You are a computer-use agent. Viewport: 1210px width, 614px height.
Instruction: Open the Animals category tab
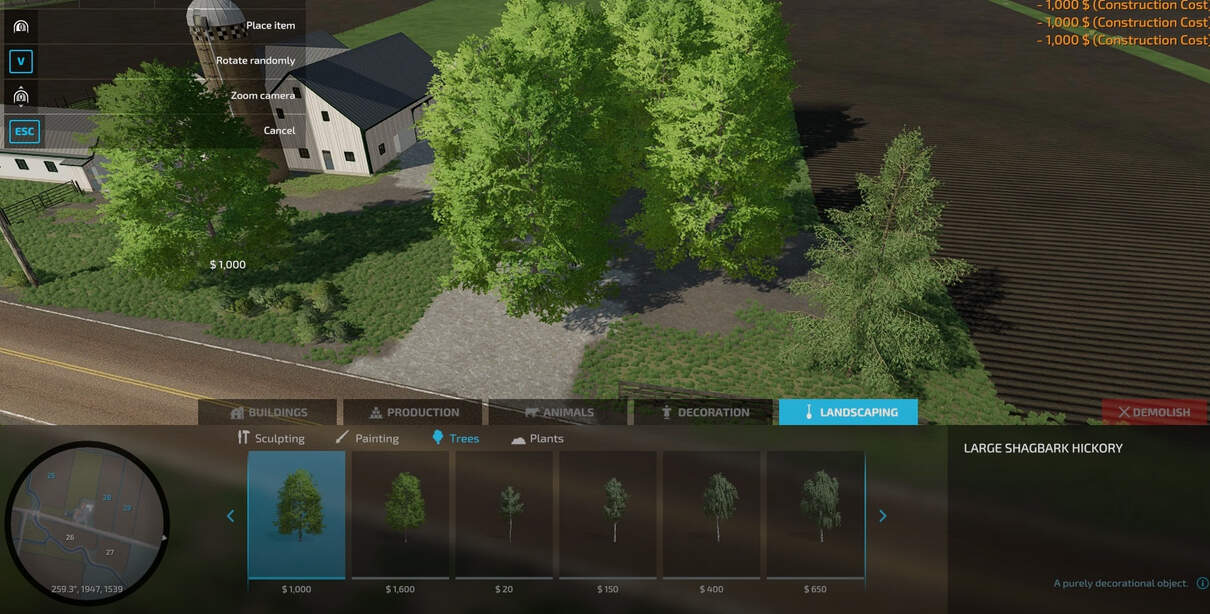[559, 412]
